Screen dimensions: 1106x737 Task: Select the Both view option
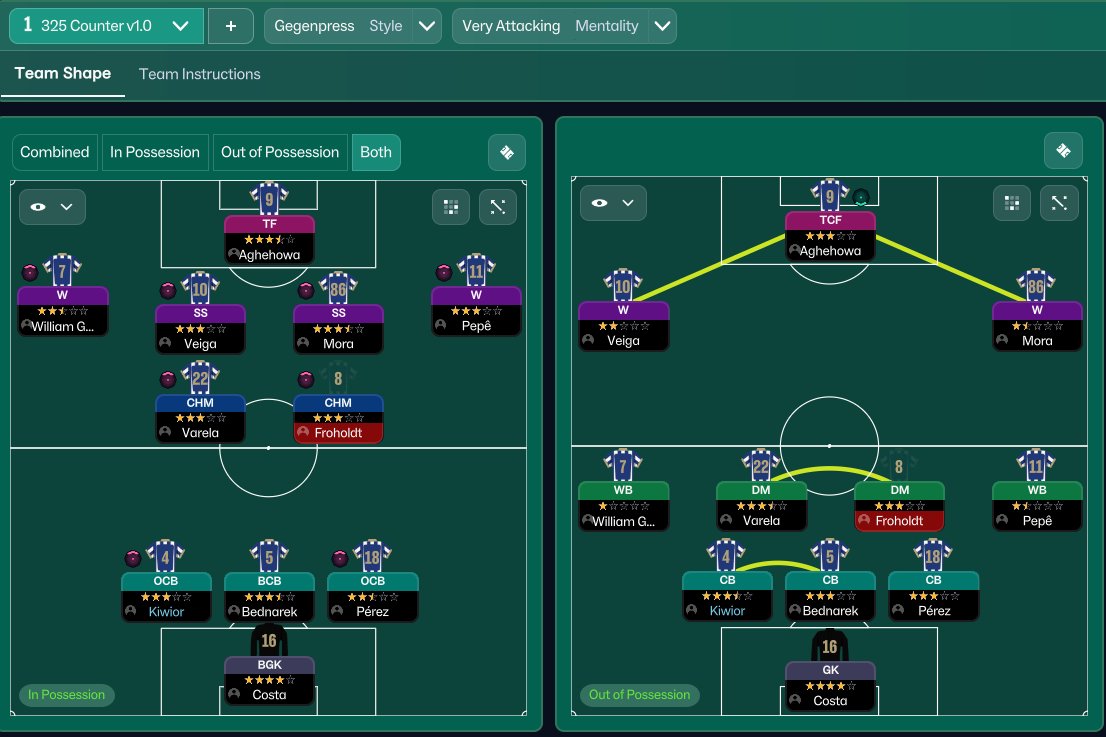[x=376, y=152]
